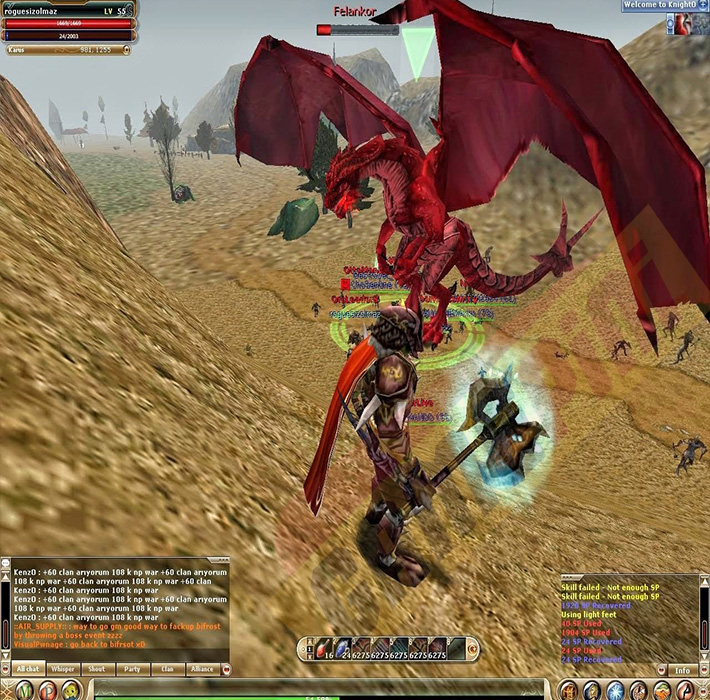Select the Alliance chat tab
This screenshot has width=710, height=700.
[x=202, y=669]
